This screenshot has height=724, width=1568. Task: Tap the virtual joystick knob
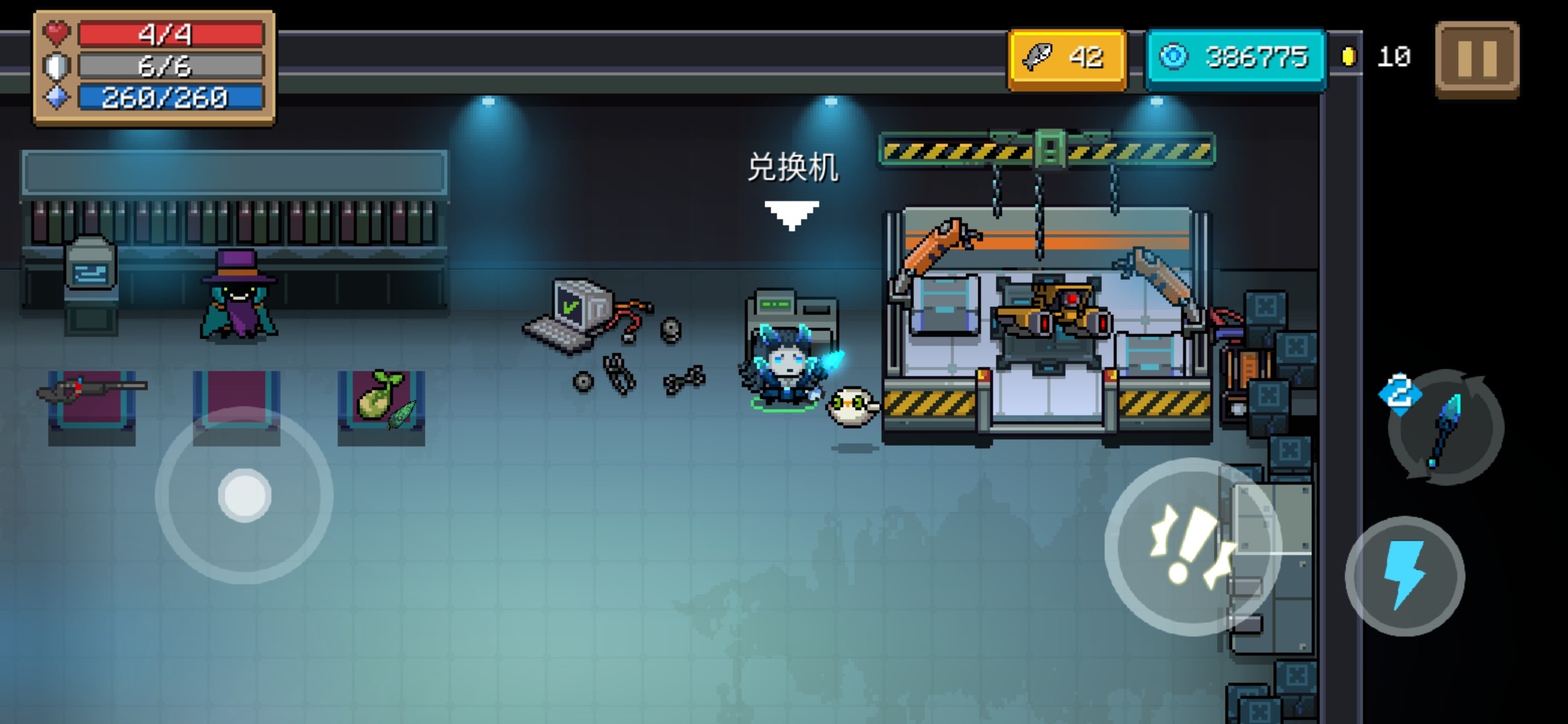(245, 495)
